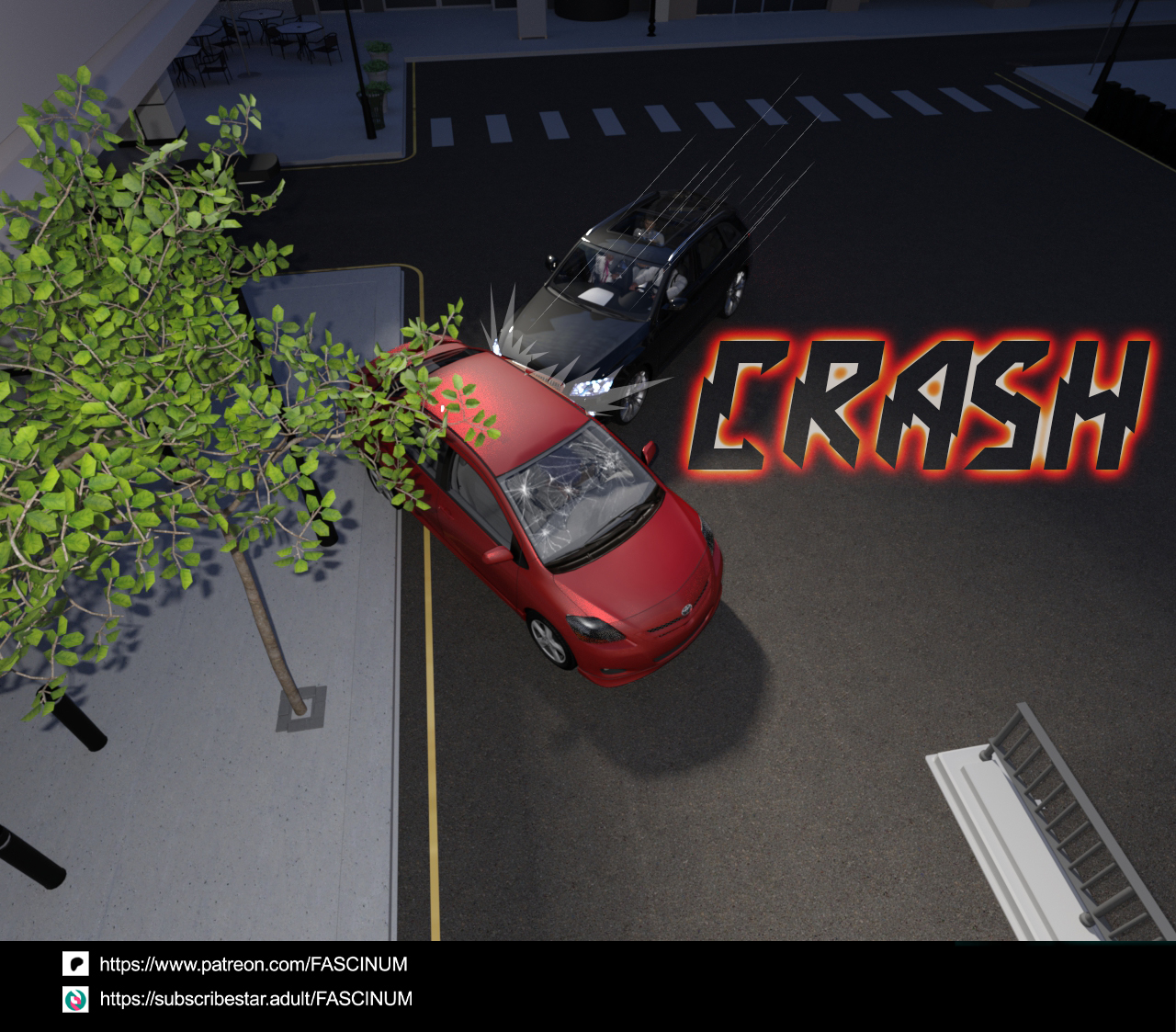Open the Patreon FASCINUM link

point(253,965)
